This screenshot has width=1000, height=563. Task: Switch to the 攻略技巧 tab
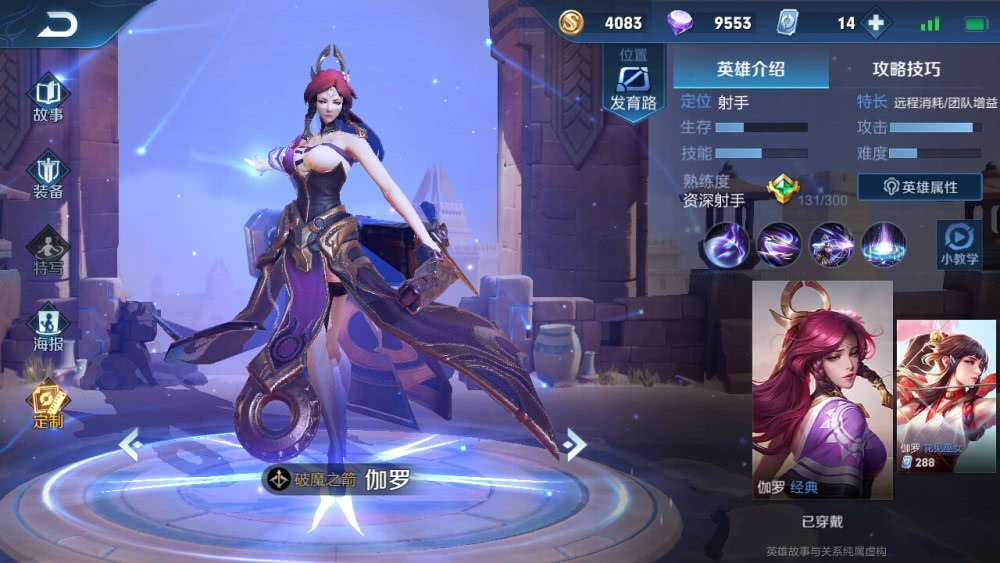[906, 69]
